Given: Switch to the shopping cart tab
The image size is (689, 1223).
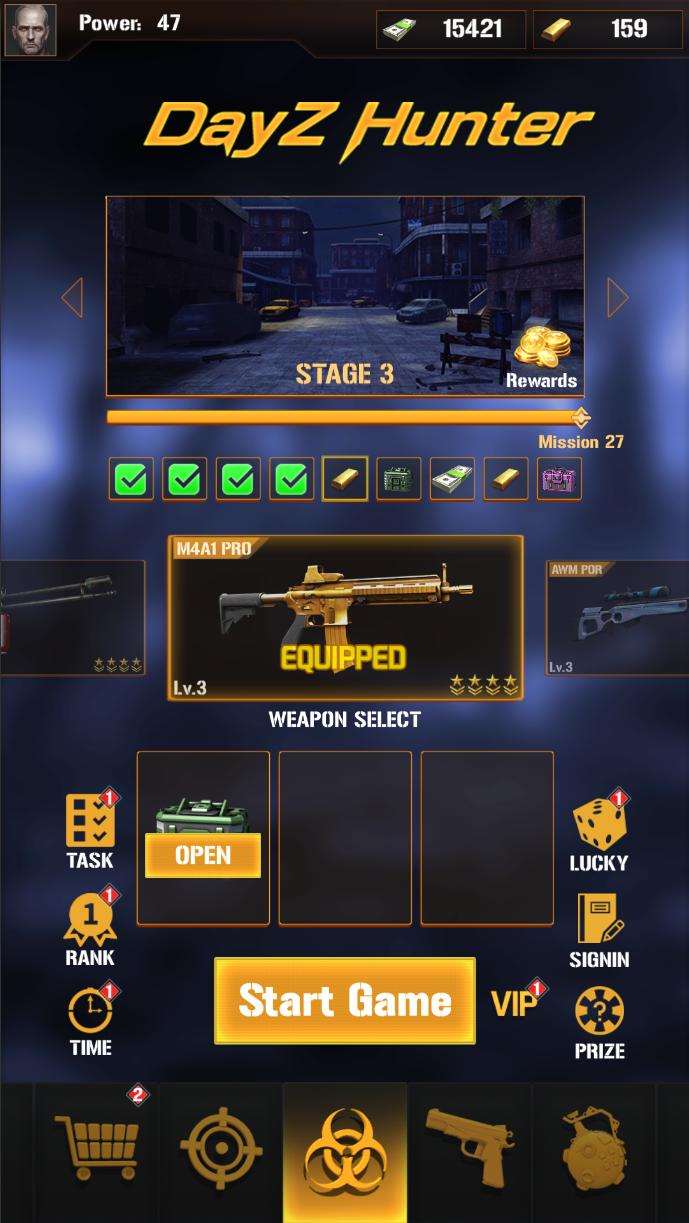Looking at the screenshot, I should (x=98, y=1148).
